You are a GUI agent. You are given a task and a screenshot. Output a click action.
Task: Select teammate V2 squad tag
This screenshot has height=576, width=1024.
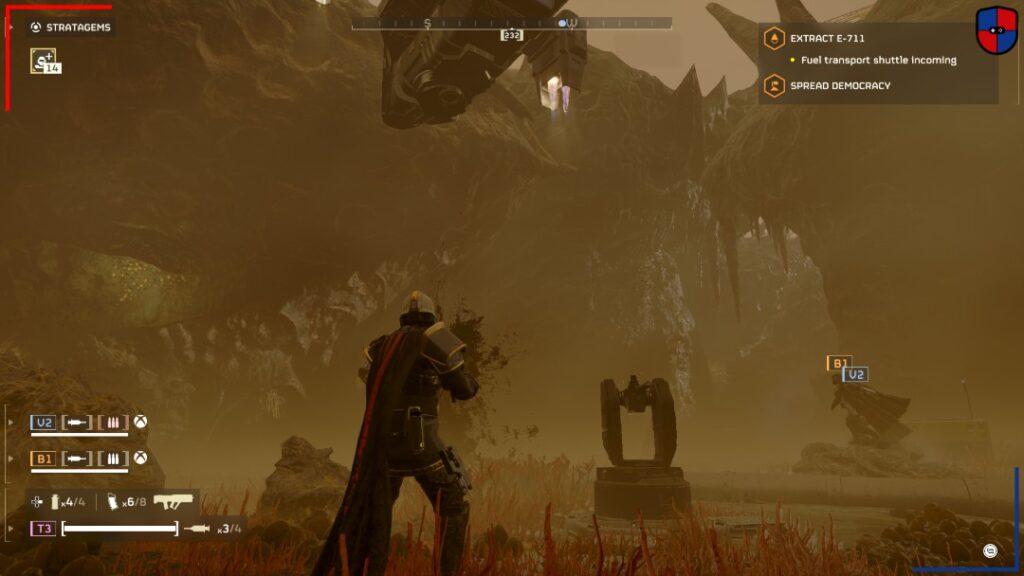point(43,423)
